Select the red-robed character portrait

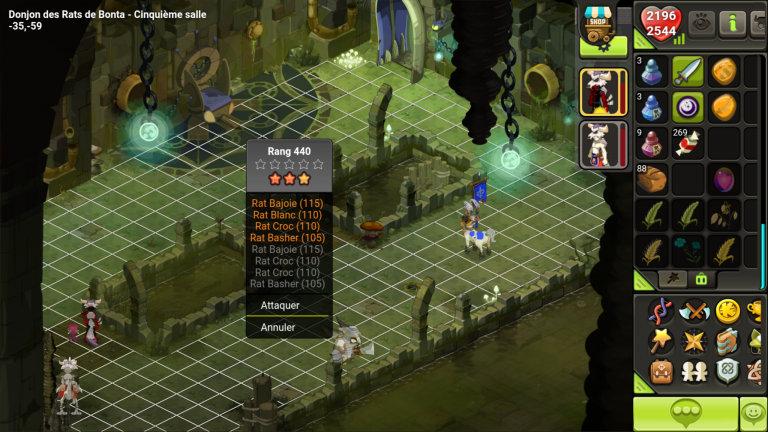[603, 92]
